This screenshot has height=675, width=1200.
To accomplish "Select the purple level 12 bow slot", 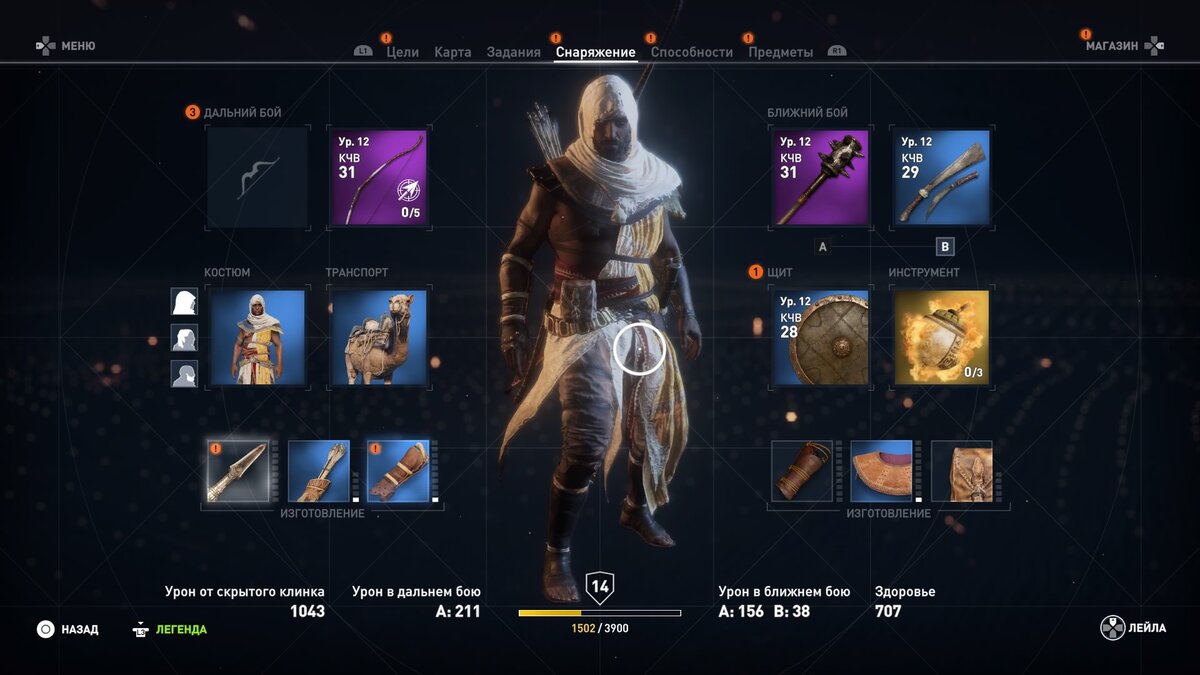I will pos(379,177).
